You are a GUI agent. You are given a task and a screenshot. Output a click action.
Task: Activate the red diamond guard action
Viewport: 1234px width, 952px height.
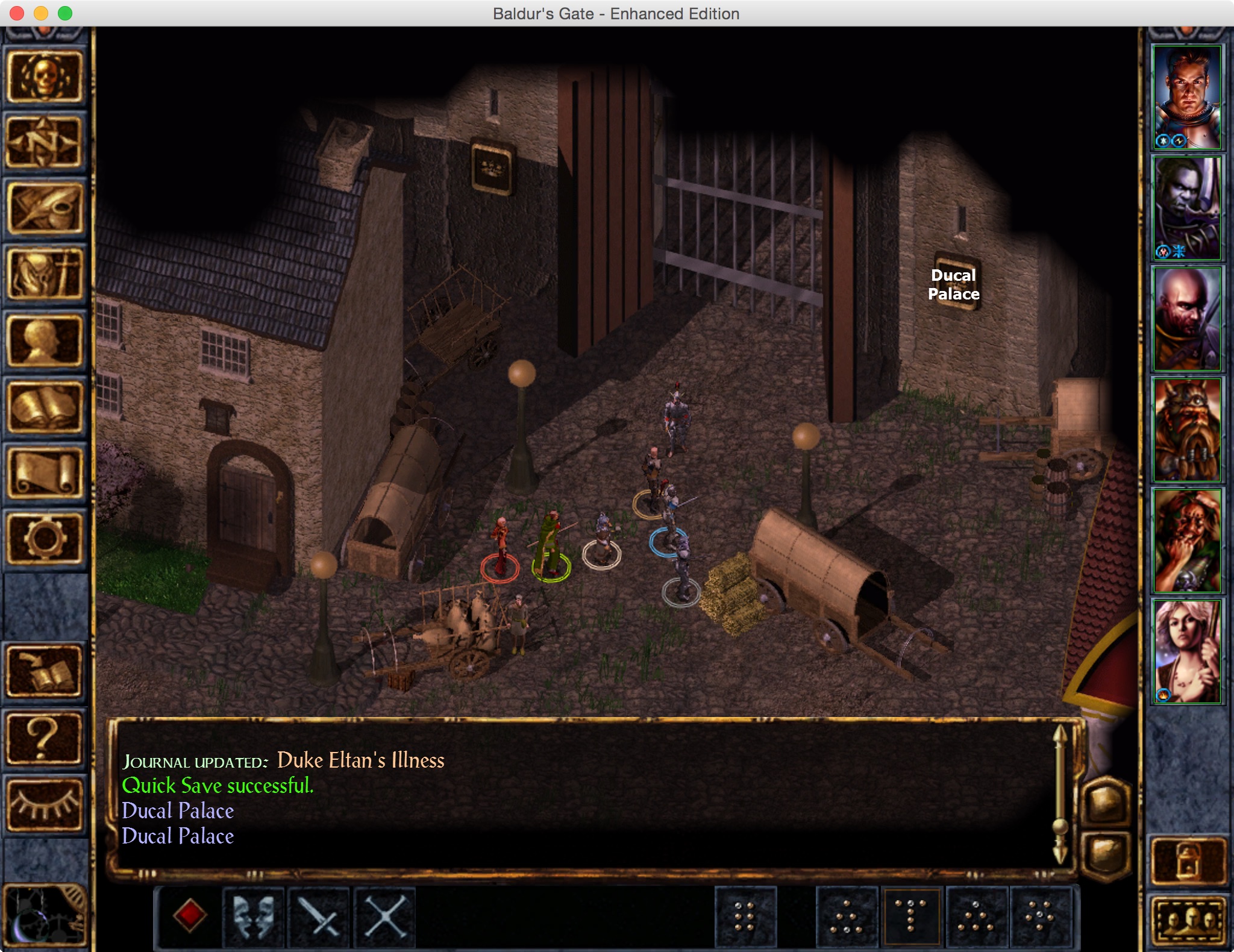click(x=189, y=916)
